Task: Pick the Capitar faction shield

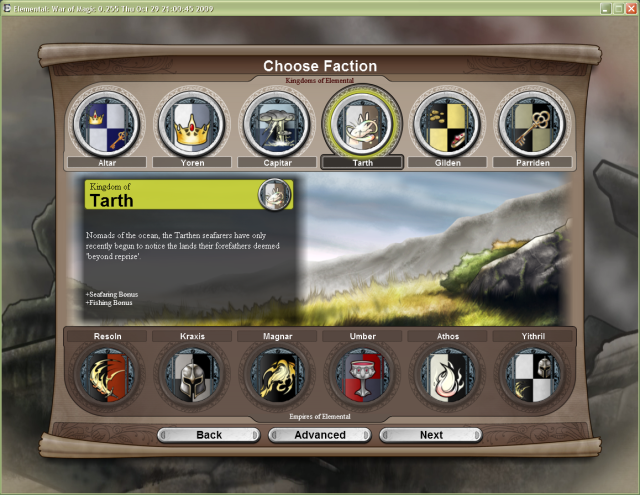Action: (x=277, y=123)
